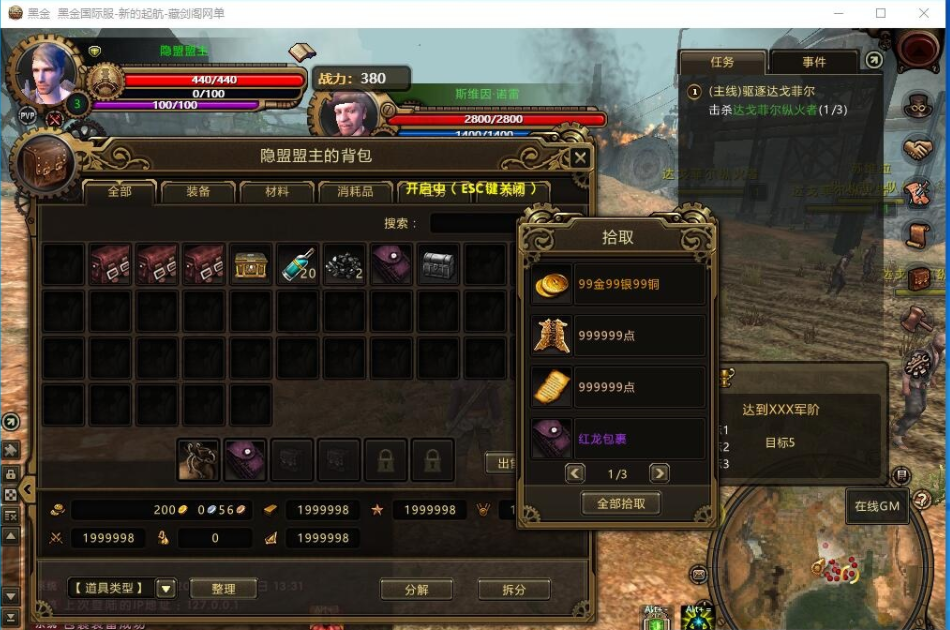The width and height of the screenshot is (950, 630).
Task: Sort the bag with the 整理 button
Action: (x=222, y=589)
